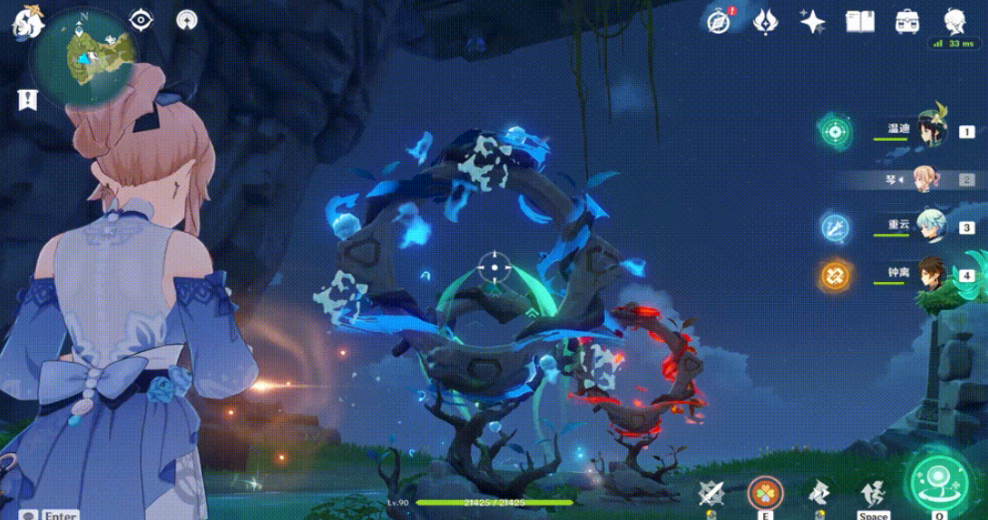This screenshot has height=520, width=988.
Task: Activate the clover Elemental Skill button
Action: pos(765,493)
